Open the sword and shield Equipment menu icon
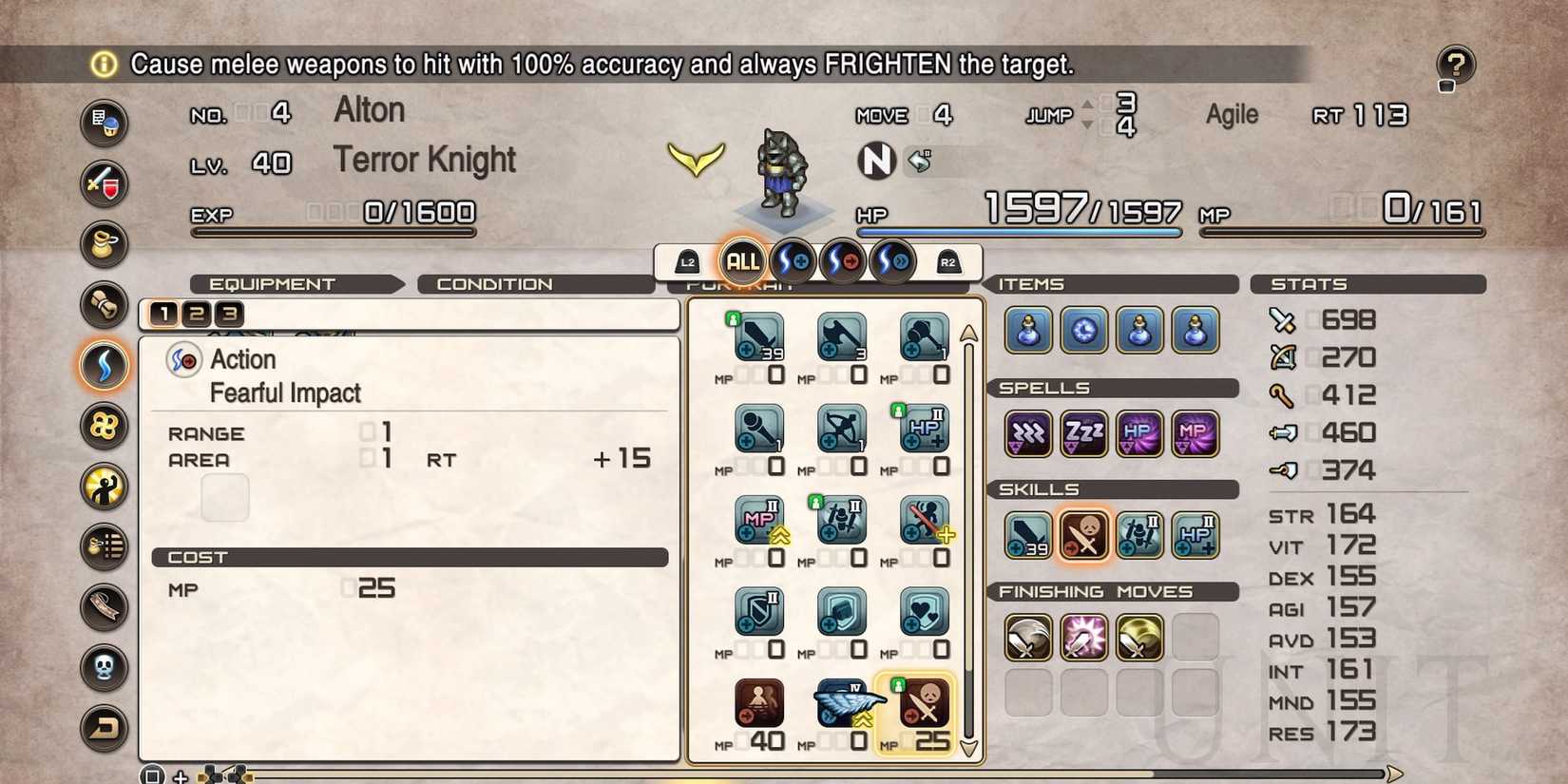Screen dimensions: 1568x784 (x=105, y=184)
